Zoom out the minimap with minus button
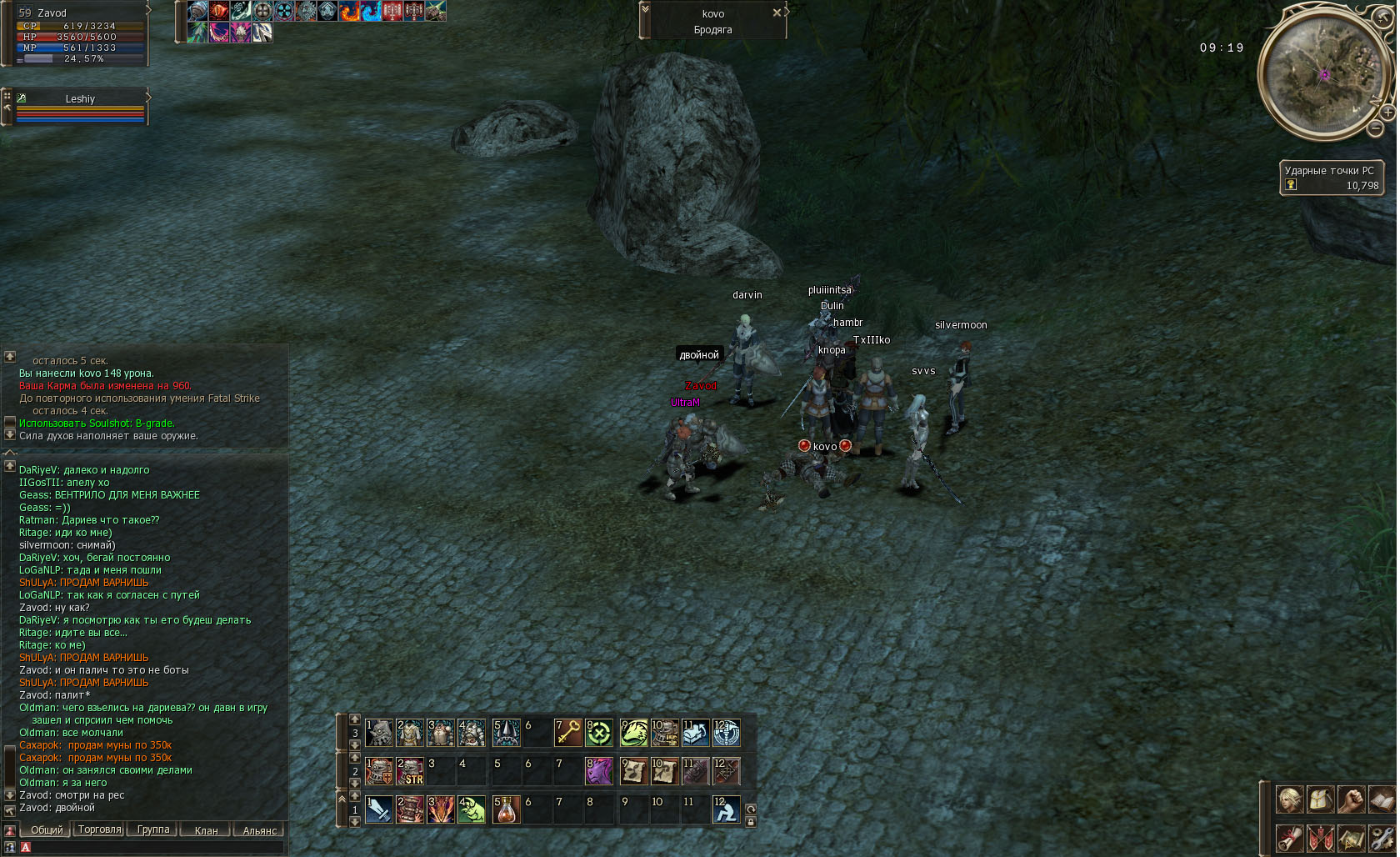 coord(1375,128)
